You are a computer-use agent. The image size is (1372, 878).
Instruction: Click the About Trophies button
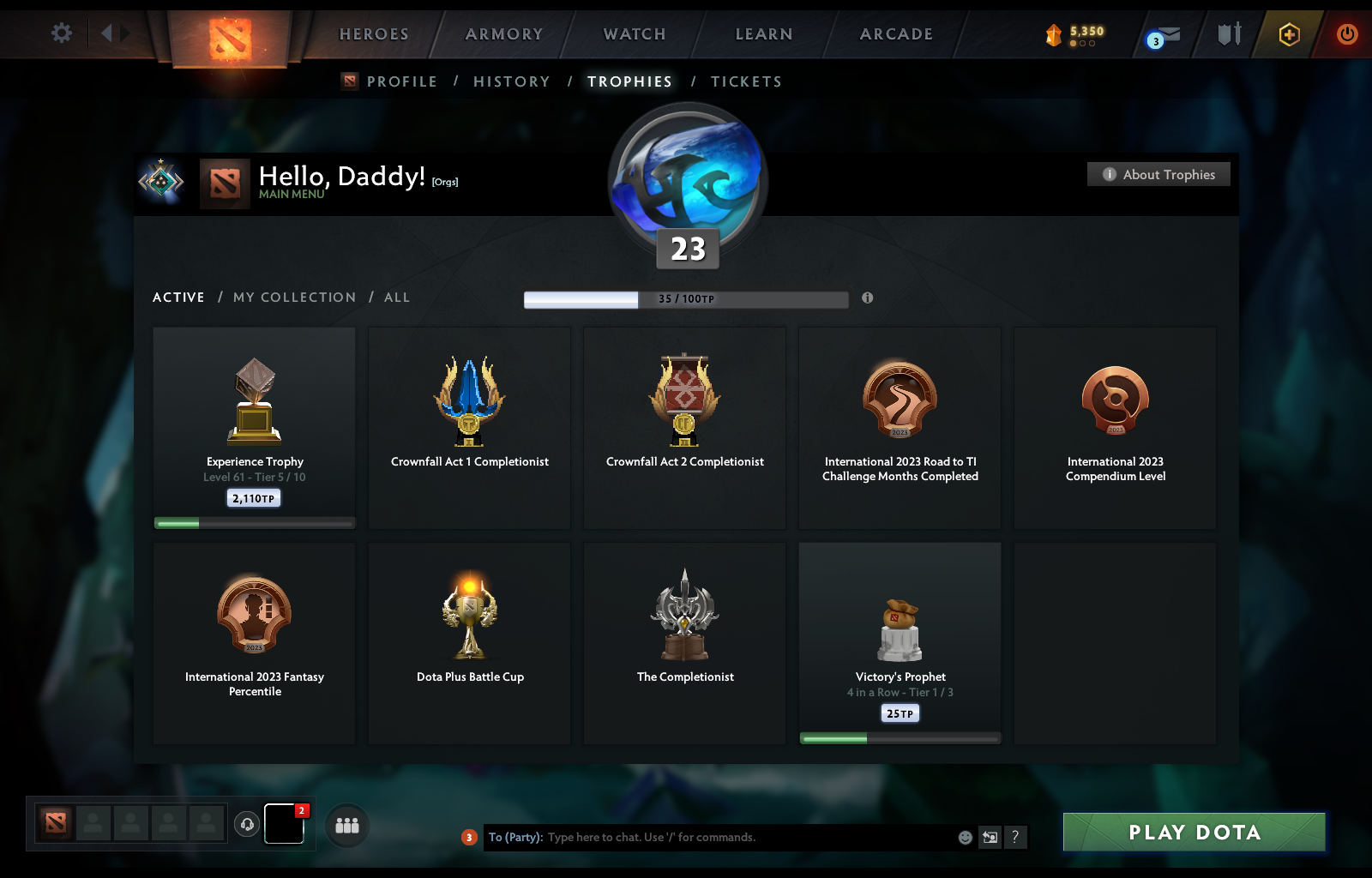(1158, 174)
